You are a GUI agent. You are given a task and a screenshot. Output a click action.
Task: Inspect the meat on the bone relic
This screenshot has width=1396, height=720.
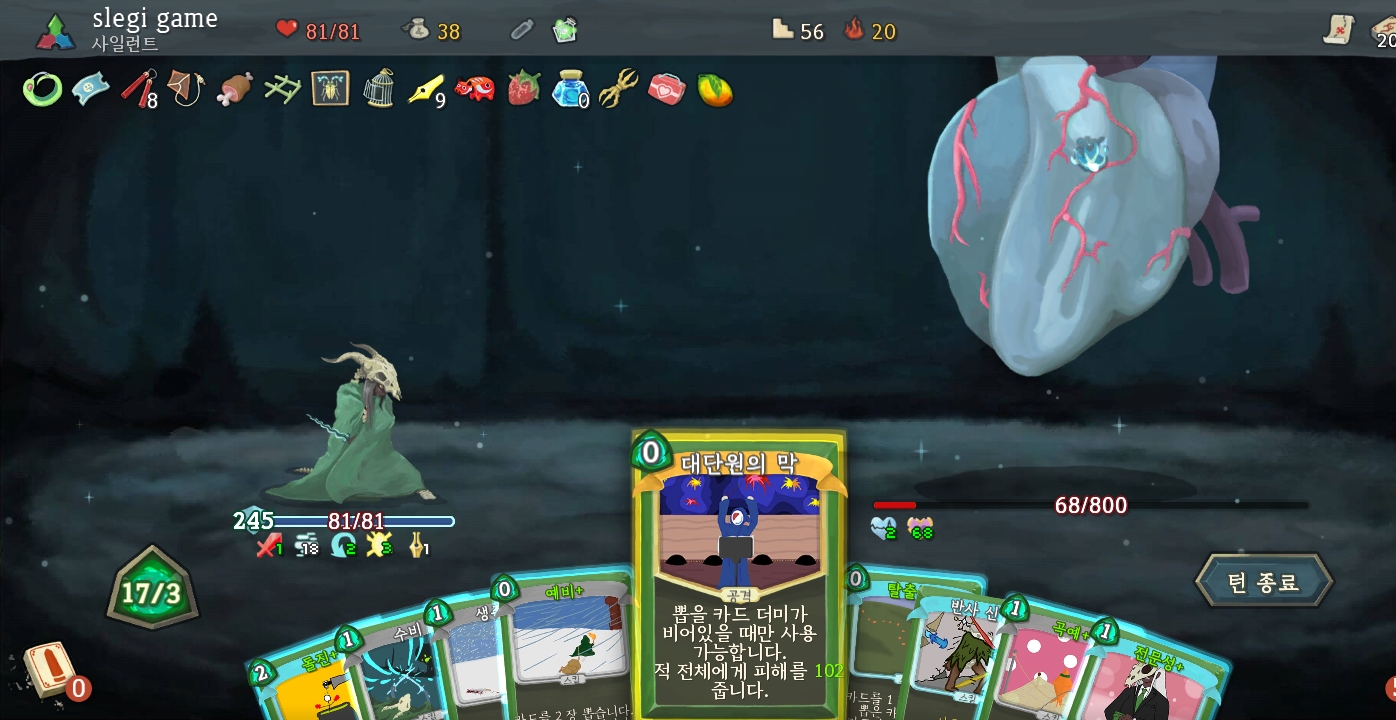click(x=234, y=89)
